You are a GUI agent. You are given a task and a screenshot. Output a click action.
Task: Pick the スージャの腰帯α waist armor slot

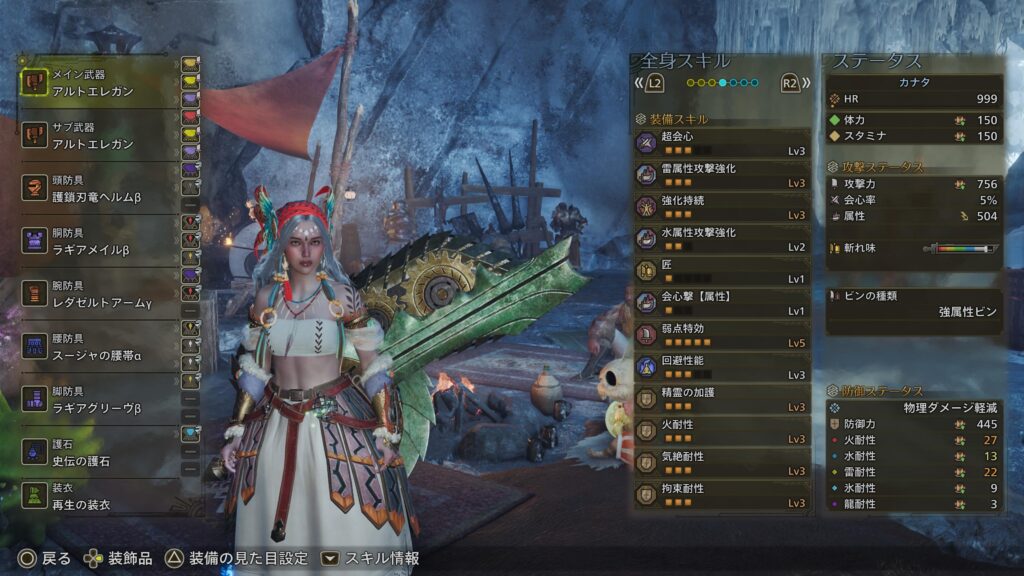click(100, 347)
